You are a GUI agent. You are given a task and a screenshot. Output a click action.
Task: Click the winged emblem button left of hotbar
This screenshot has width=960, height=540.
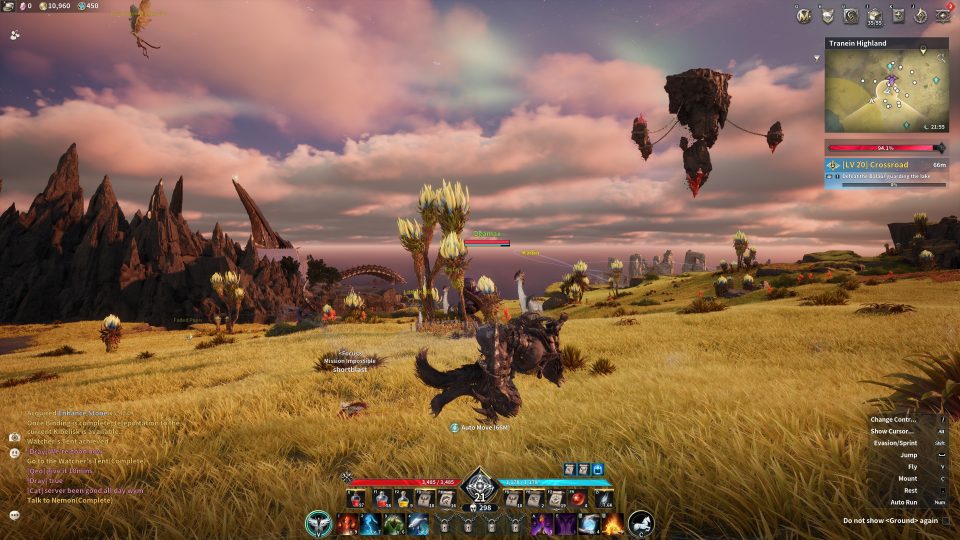coord(319,522)
